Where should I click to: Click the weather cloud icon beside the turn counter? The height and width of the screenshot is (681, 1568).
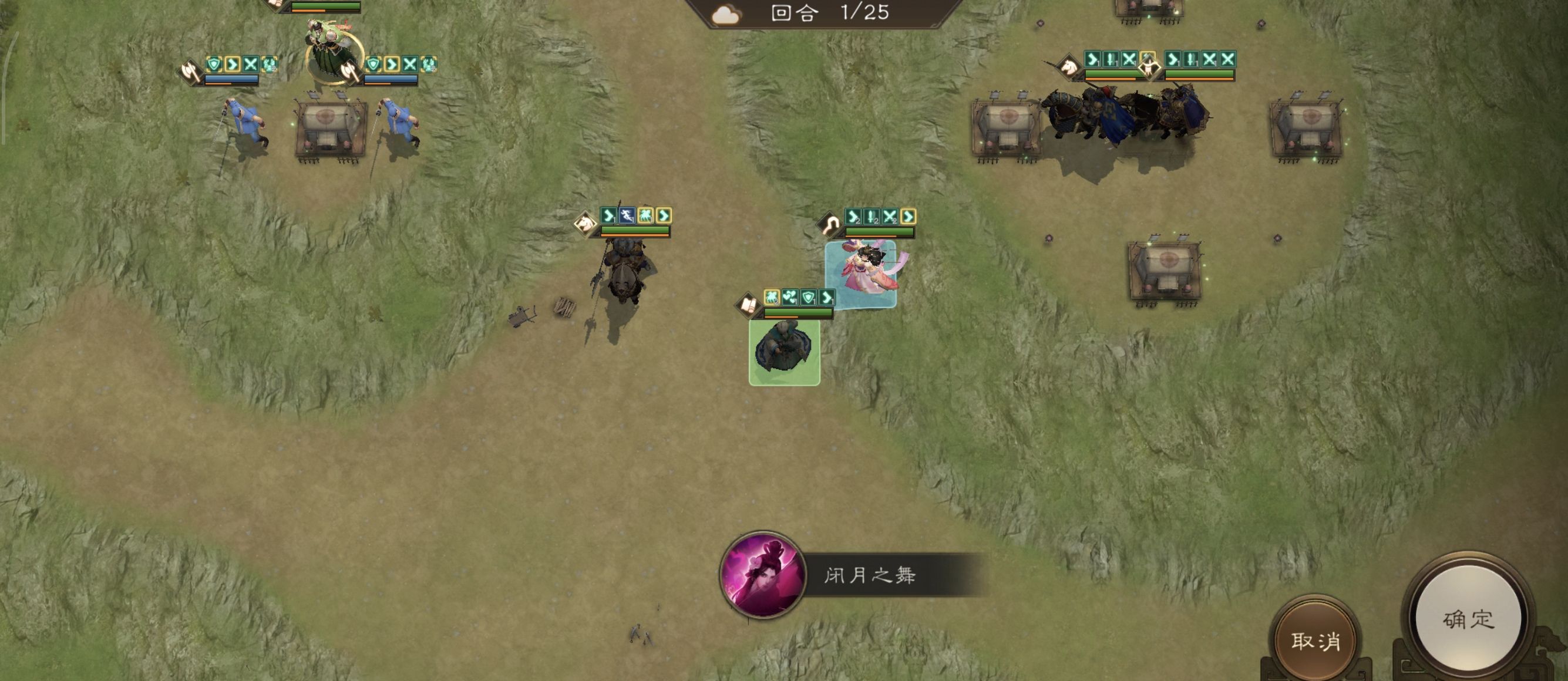pos(724,14)
